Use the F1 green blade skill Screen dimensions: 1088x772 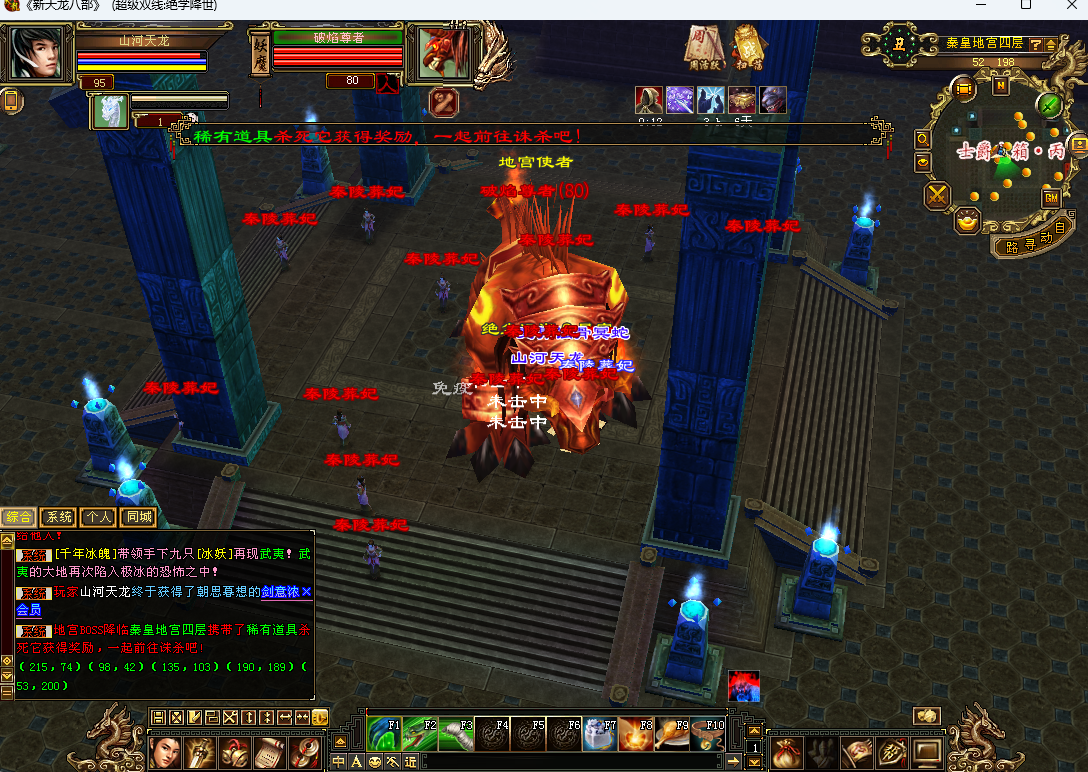383,735
